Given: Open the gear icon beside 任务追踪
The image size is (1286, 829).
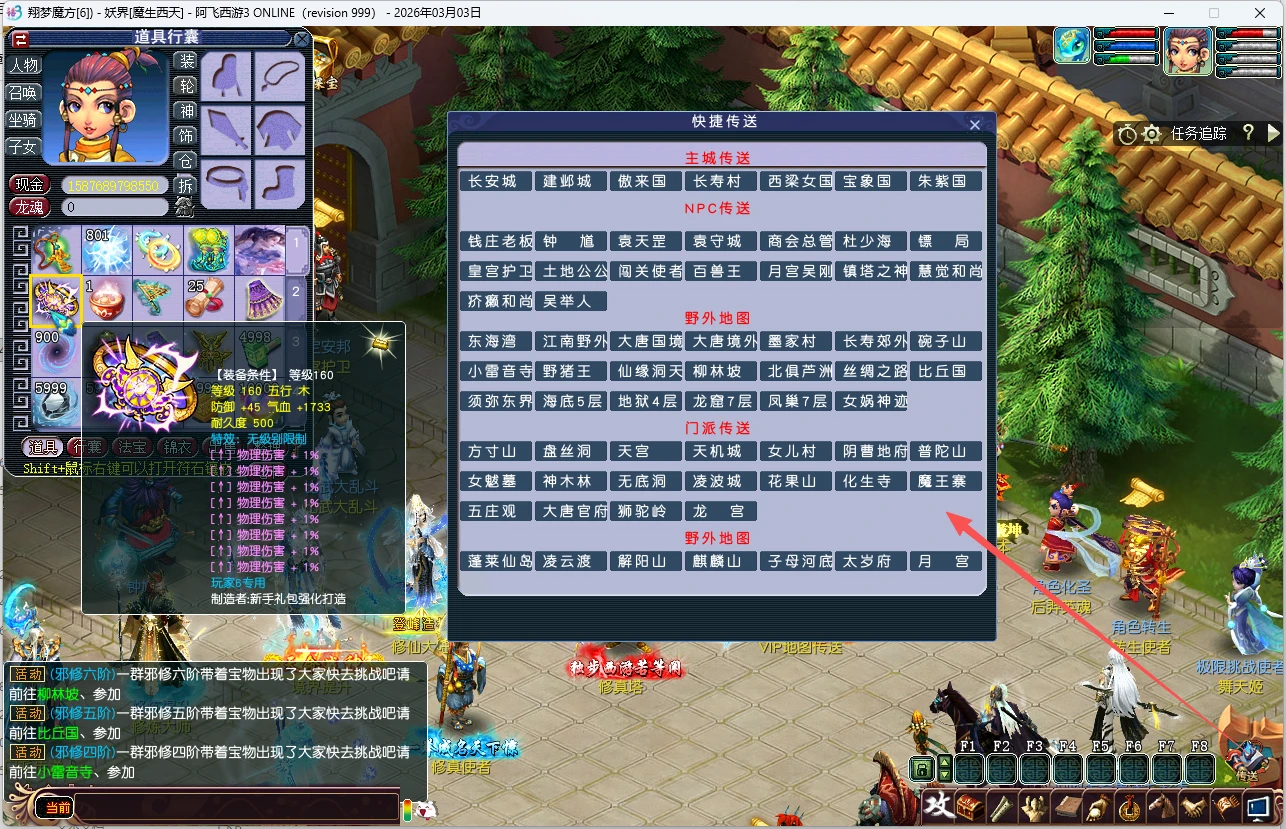Looking at the screenshot, I should (1151, 134).
